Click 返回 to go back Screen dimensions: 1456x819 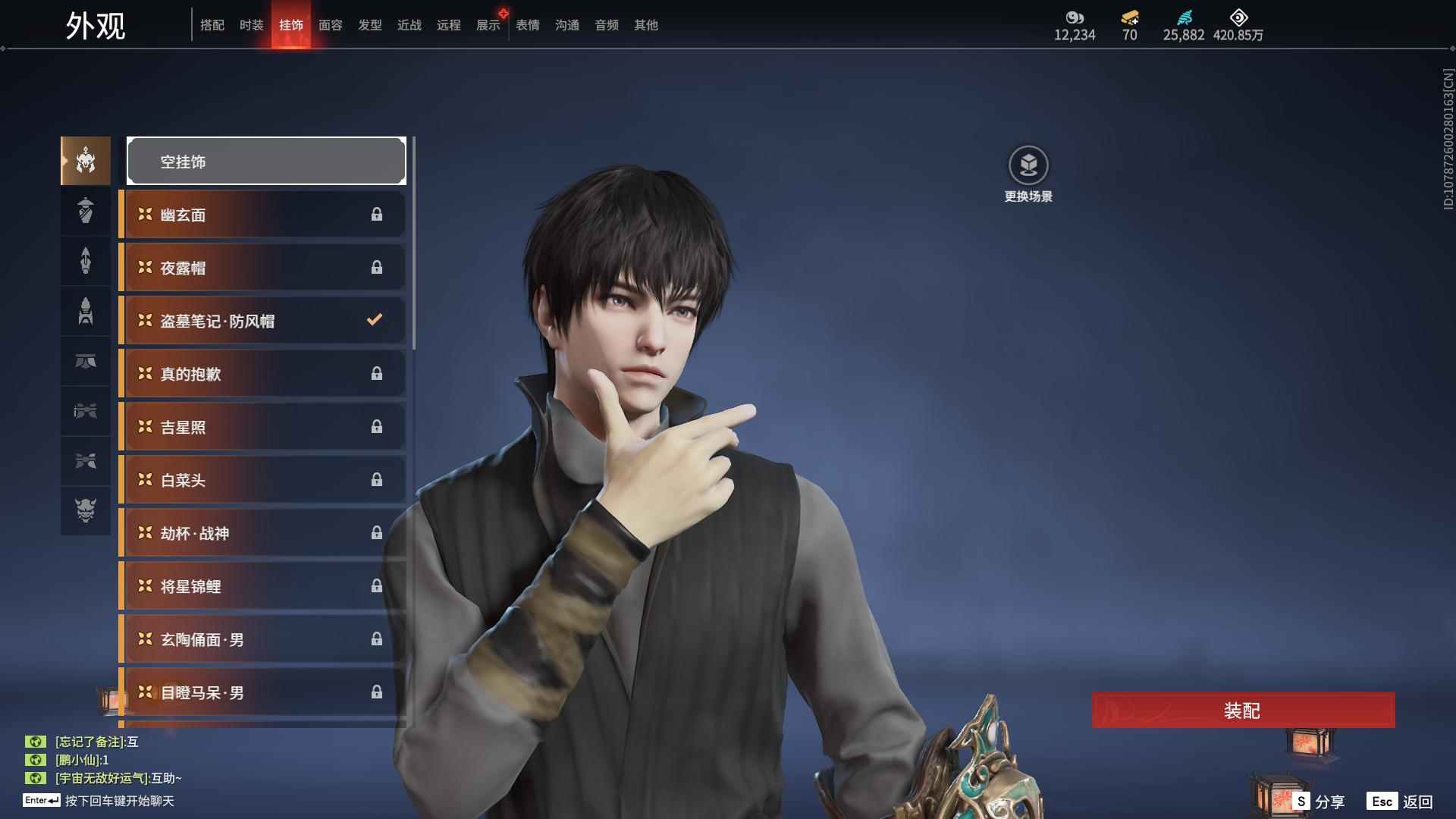pyautogui.click(x=1401, y=802)
